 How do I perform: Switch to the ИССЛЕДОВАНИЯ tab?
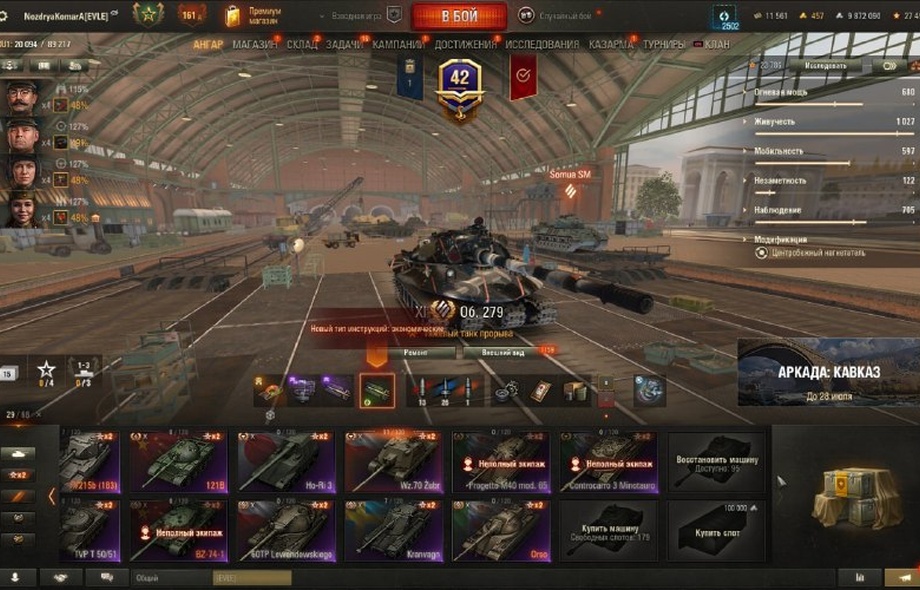(542, 45)
